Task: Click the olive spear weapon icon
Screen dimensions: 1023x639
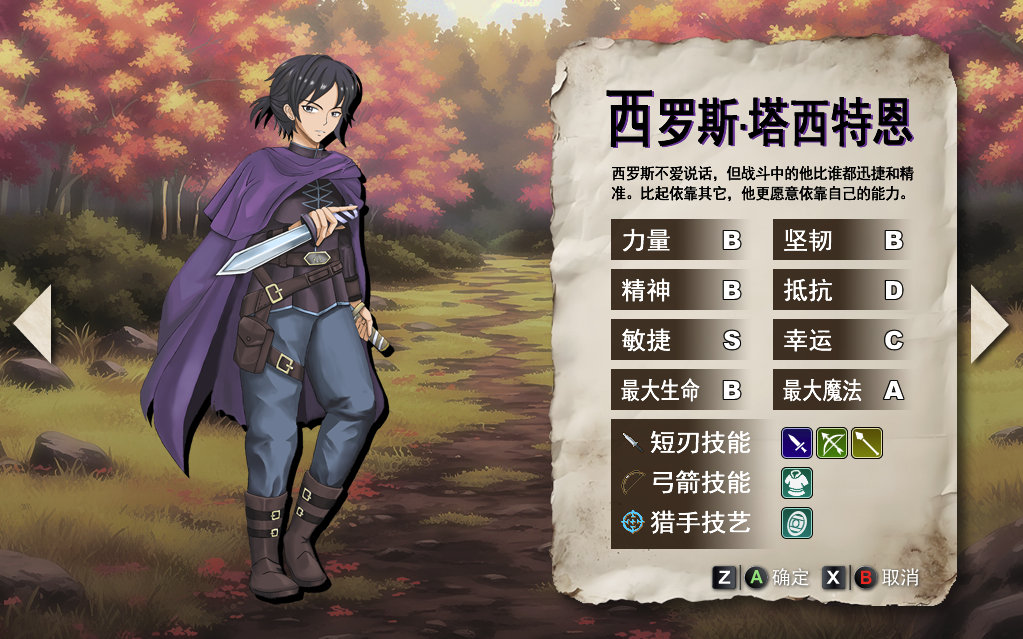Action: [x=866, y=443]
